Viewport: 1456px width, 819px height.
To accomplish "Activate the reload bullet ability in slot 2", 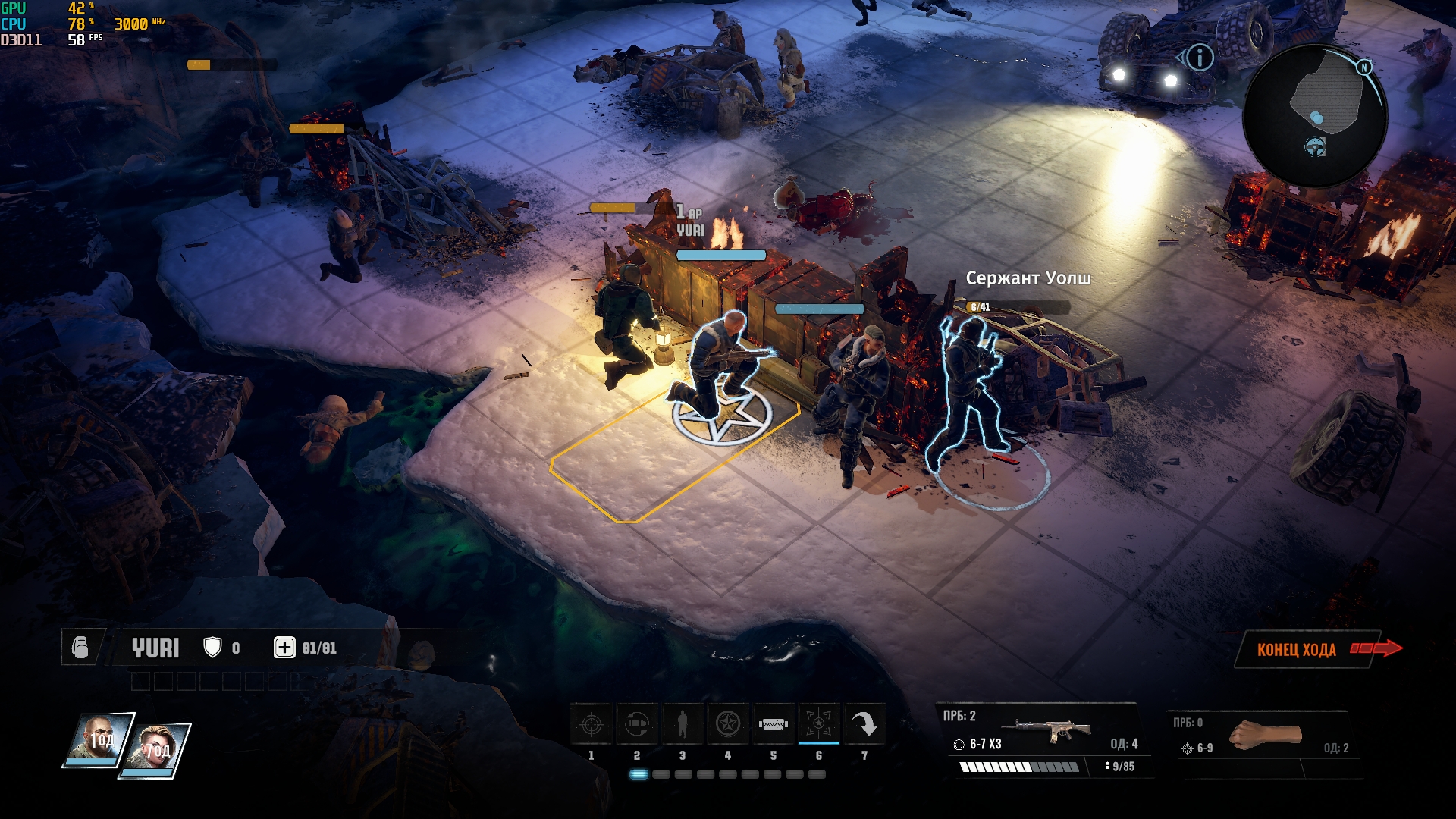I will point(637,724).
